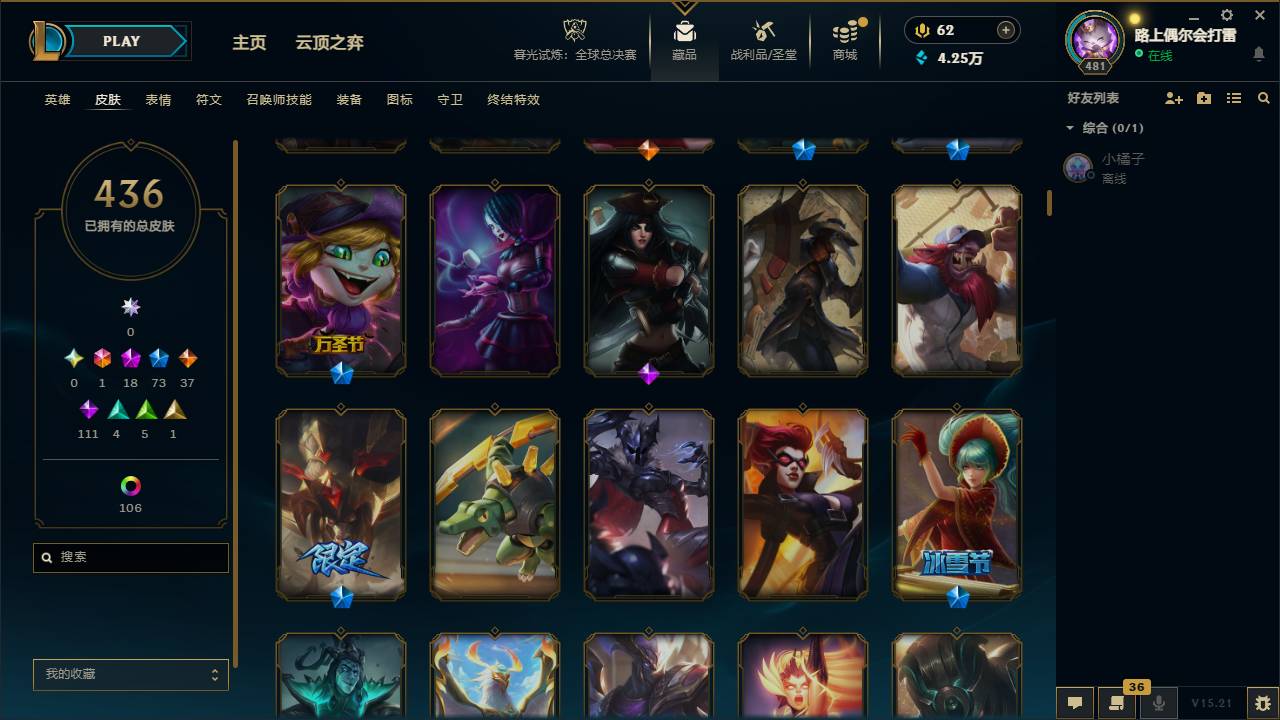Image resolution: width=1280 pixels, height=720 pixels.
Task: Open the friend list search magnifier icon
Action: click(x=1264, y=98)
